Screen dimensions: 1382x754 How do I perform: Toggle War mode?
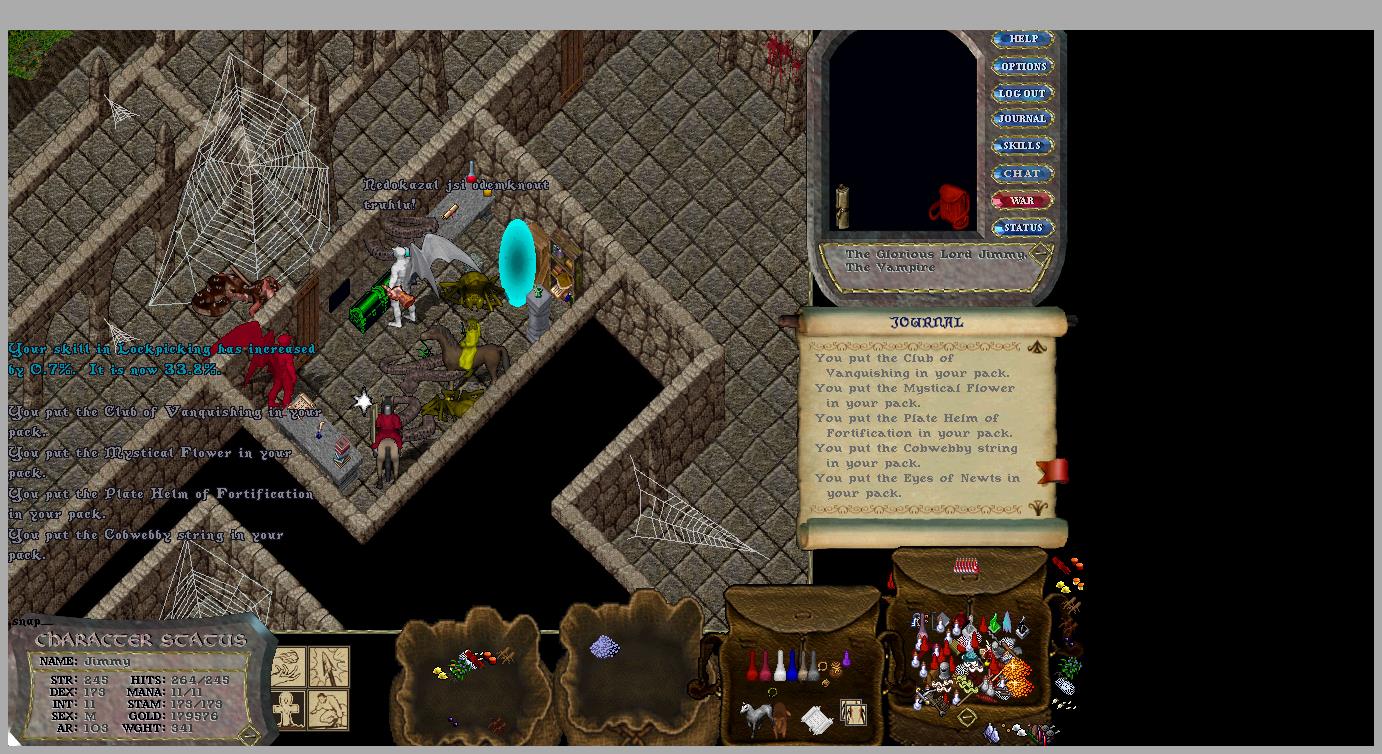coord(1022,200)
